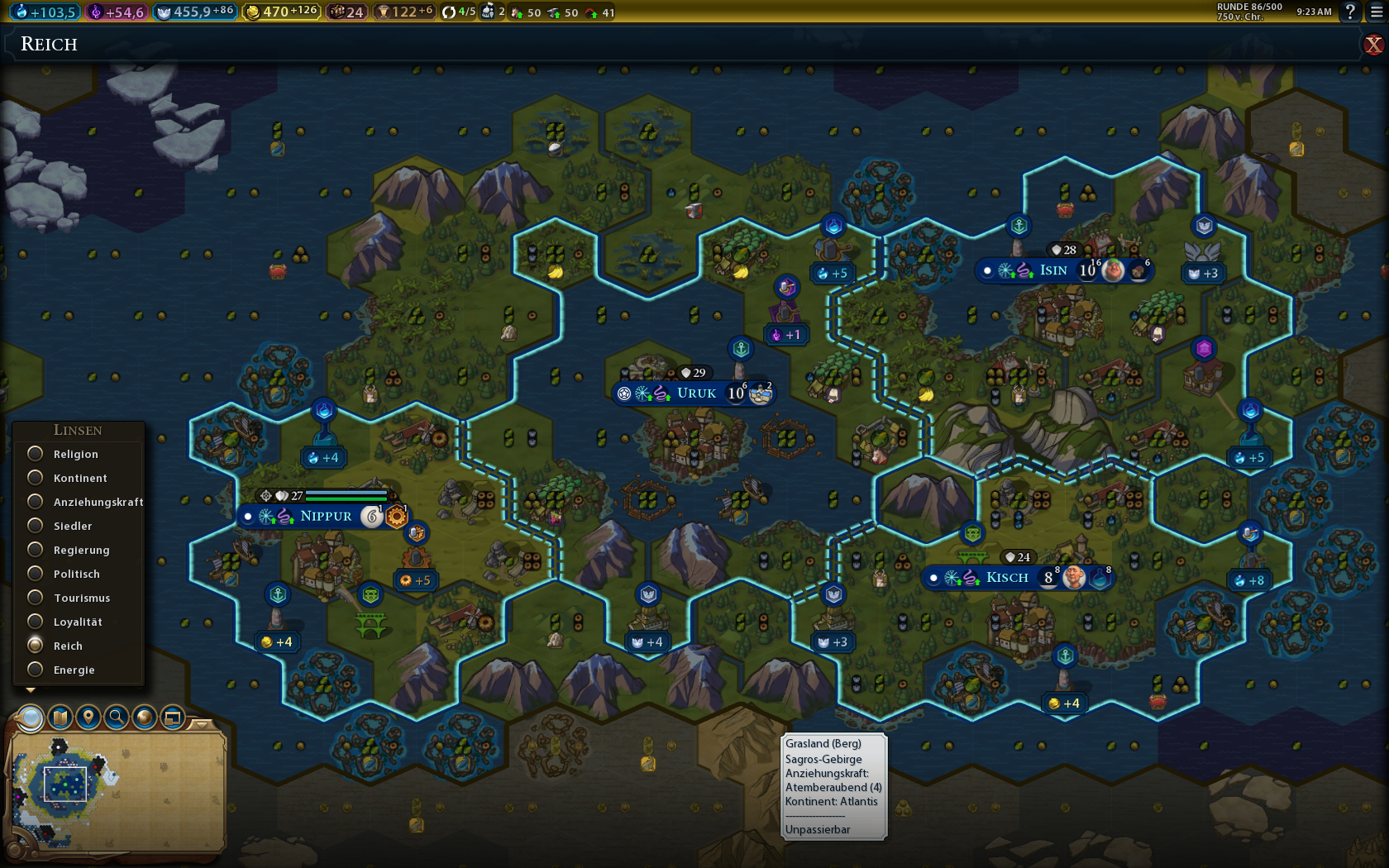The image size is (1389, 868).
Task: Select the Religion lens
Action: tap(36, 454)
